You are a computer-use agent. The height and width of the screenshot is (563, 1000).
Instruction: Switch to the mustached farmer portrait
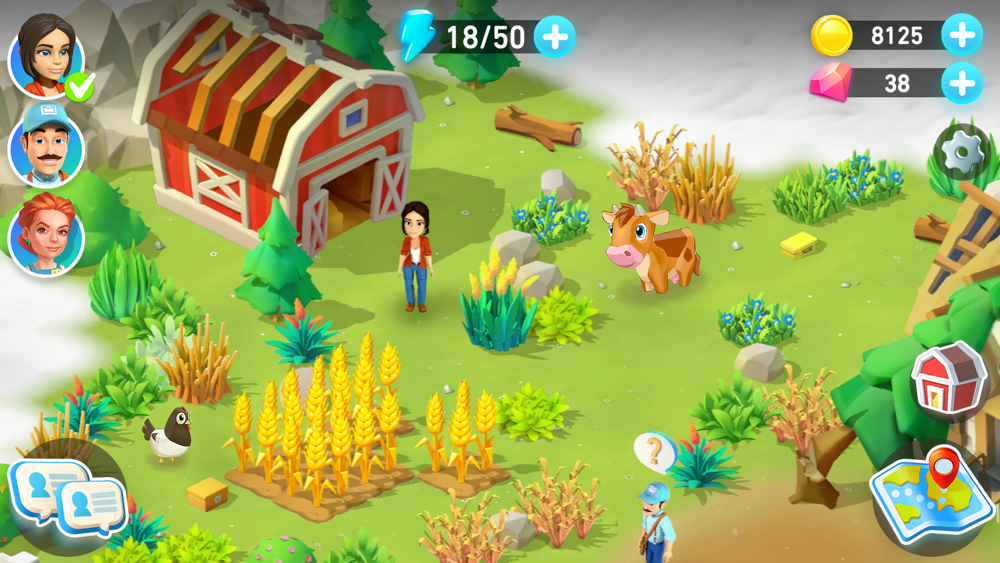(46, 146)
